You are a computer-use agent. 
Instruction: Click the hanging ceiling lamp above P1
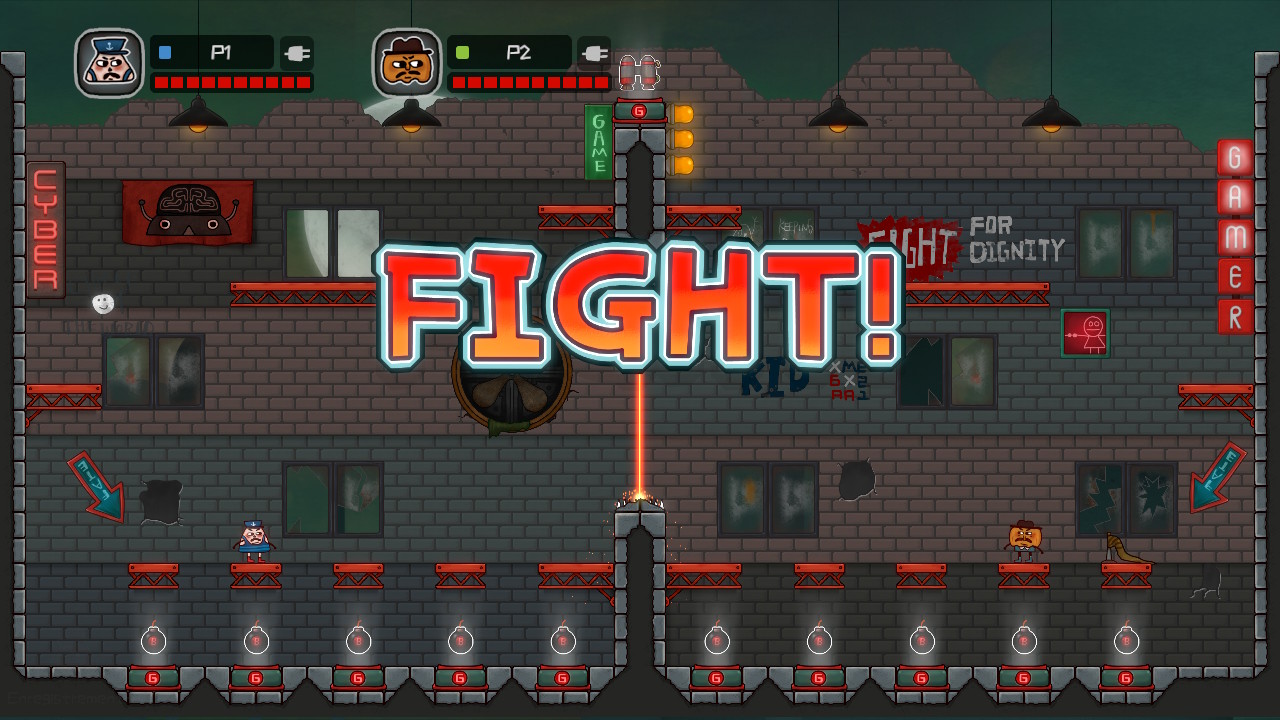point(196,118)
